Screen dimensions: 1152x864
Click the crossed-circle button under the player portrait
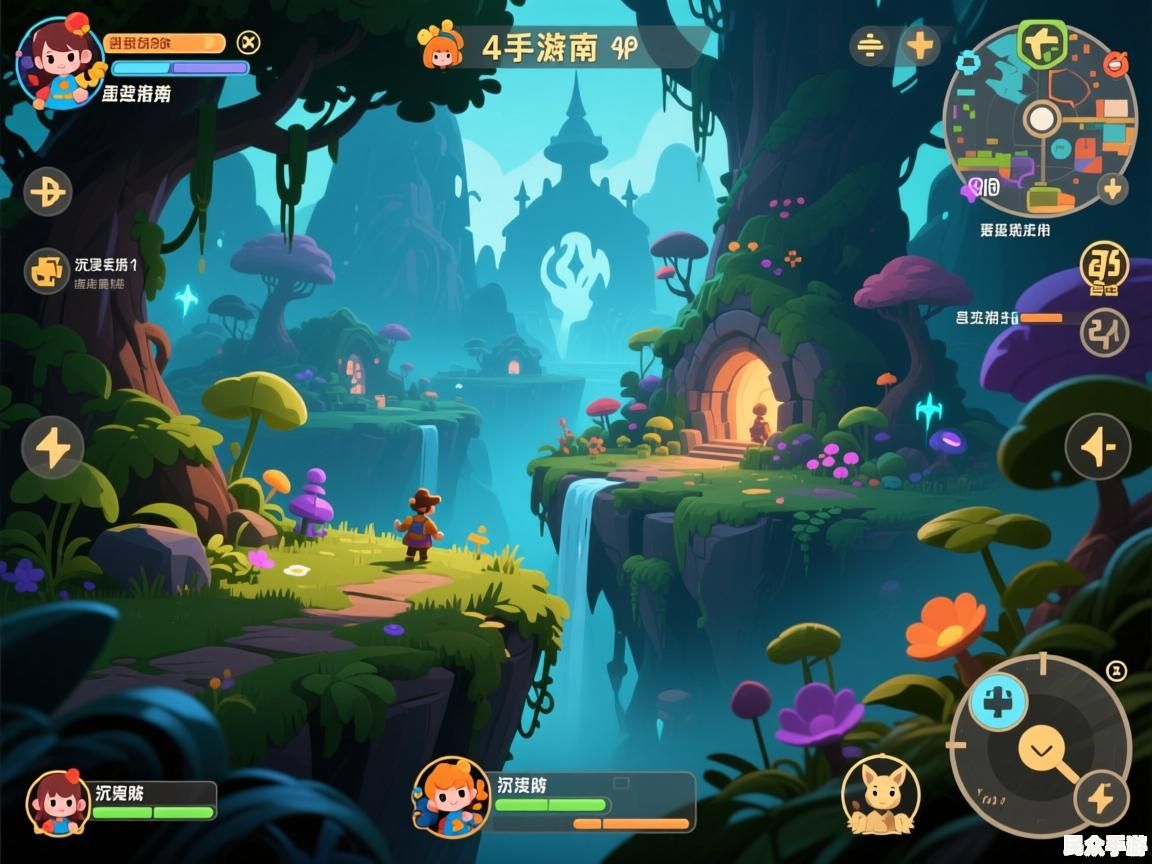pos(48,190)
